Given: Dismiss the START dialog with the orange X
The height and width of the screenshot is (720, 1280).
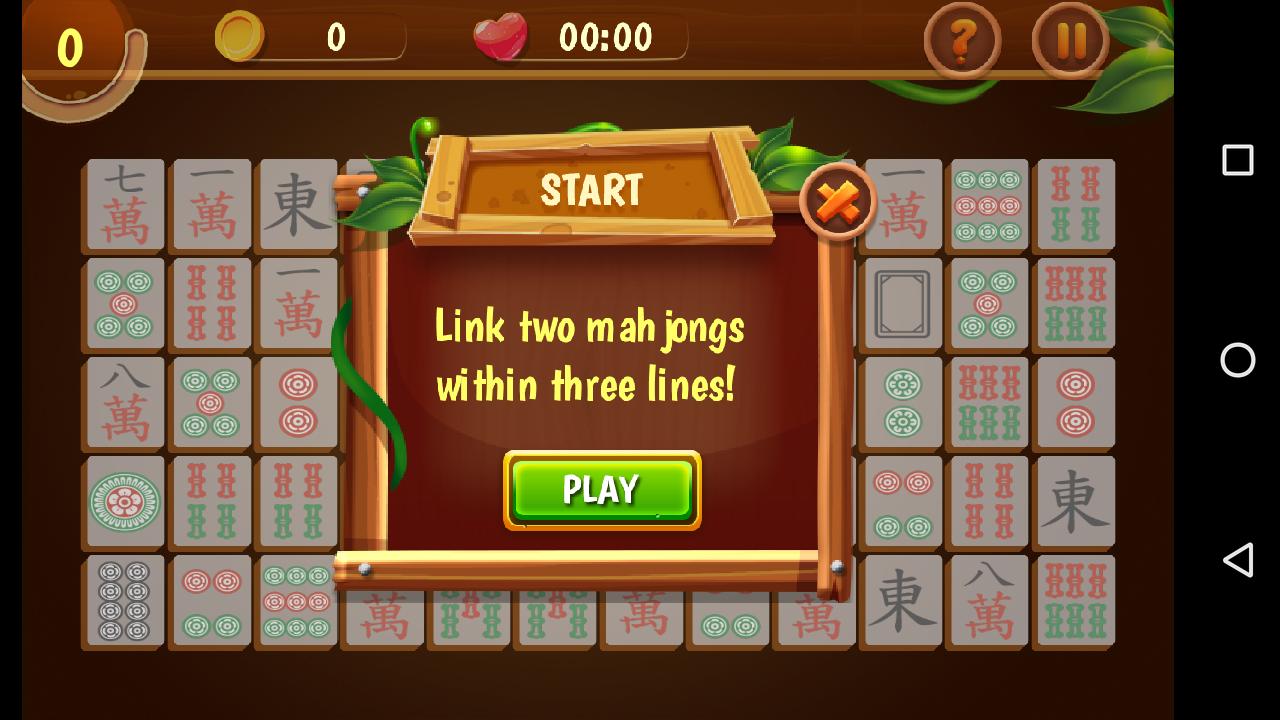Looking at the screenshot, I should coord(838,203).
